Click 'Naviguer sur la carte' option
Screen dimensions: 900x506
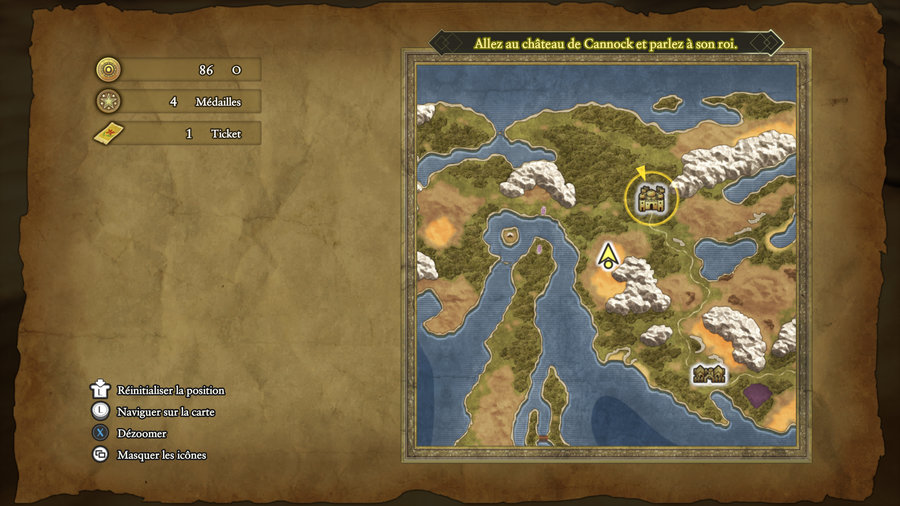coord(165,411)
